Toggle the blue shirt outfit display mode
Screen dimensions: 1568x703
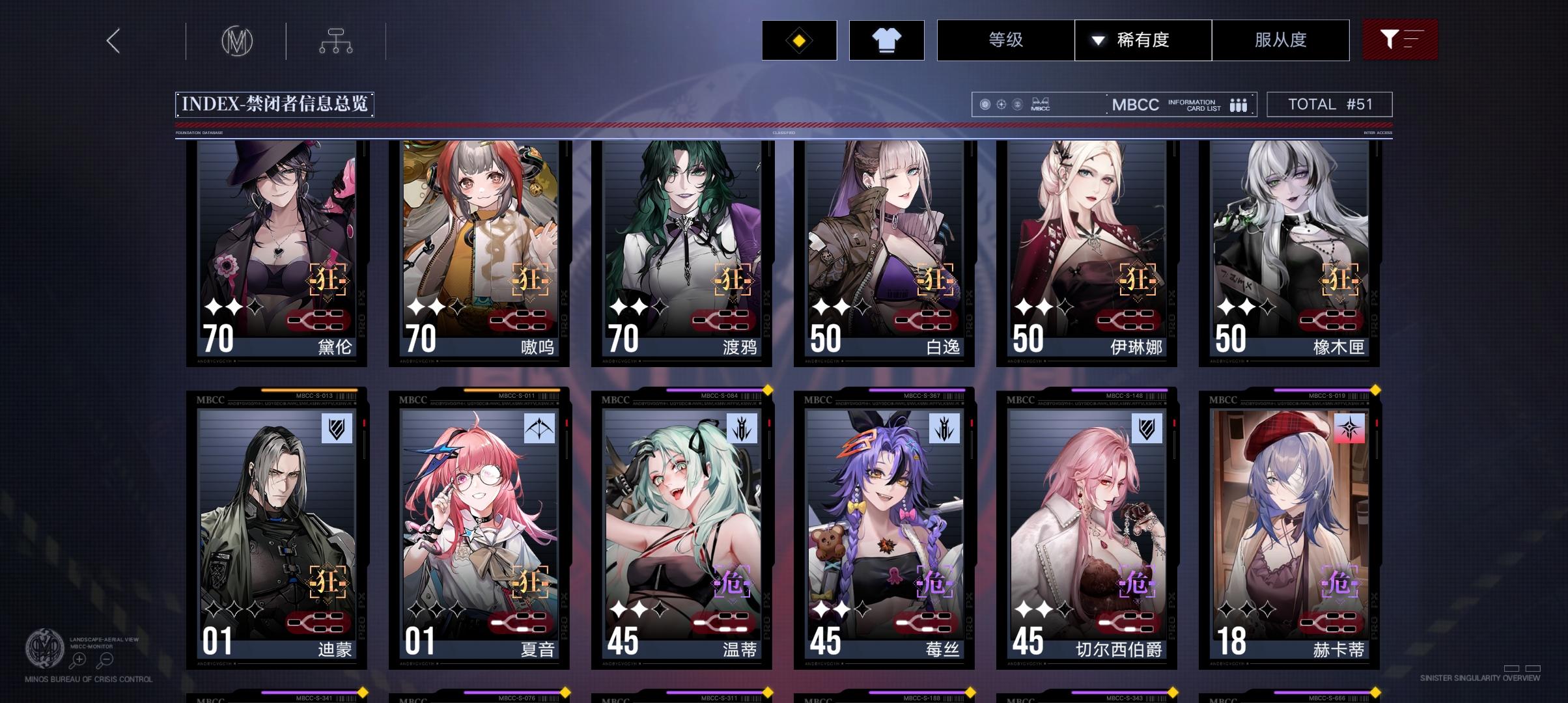[887, 40]
